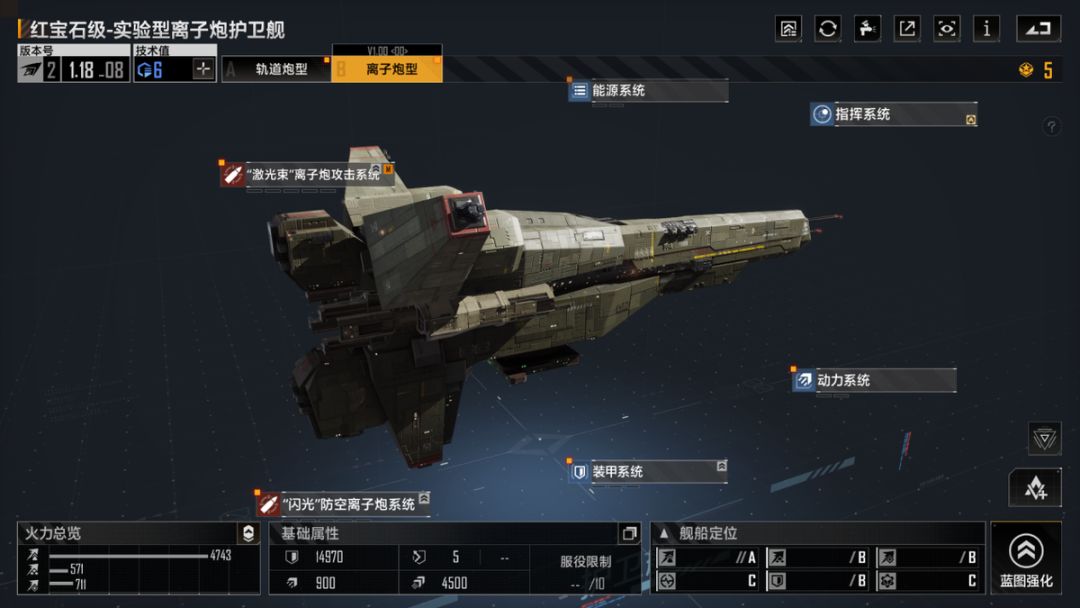Open the 装甲系统 module
This screenshot has width=1080, height=608.
[x=647, y=472]
